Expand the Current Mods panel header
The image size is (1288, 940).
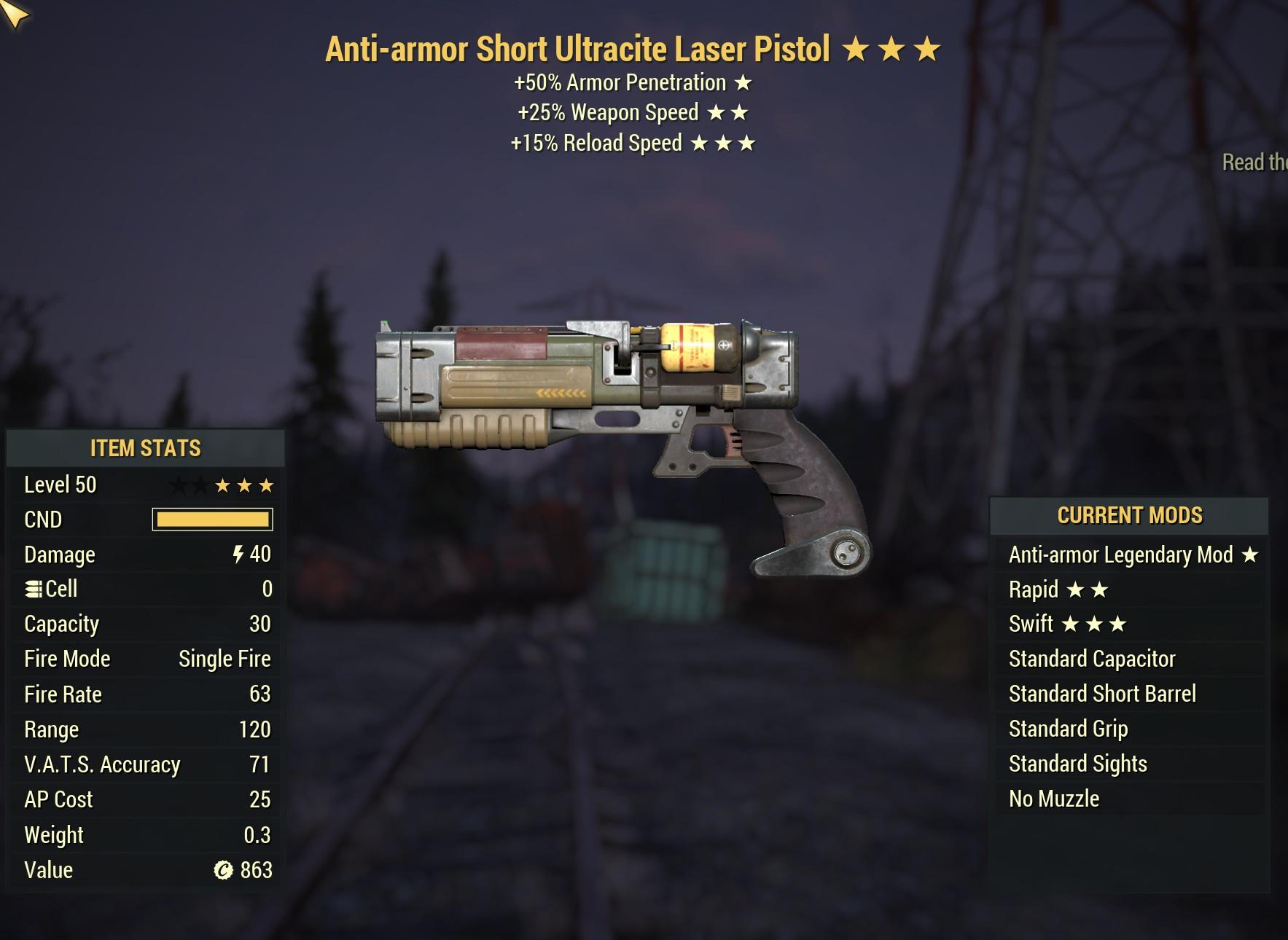[x=1130, y=514]
